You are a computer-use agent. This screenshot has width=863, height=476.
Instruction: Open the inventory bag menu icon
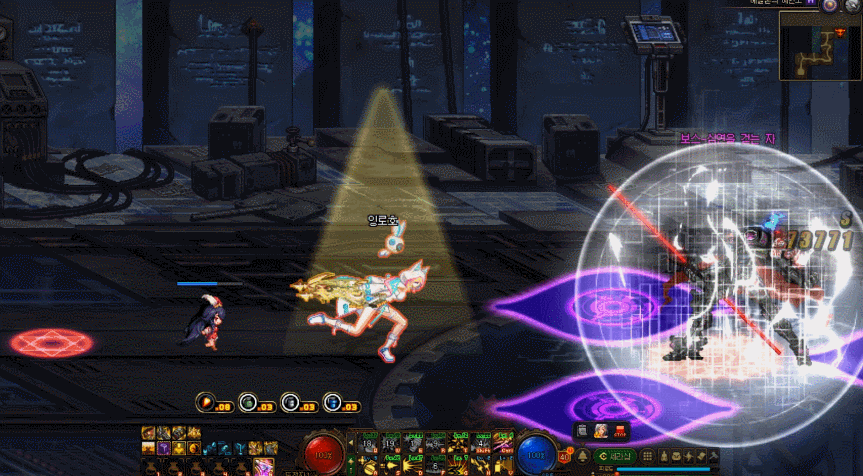pos(676,456)
